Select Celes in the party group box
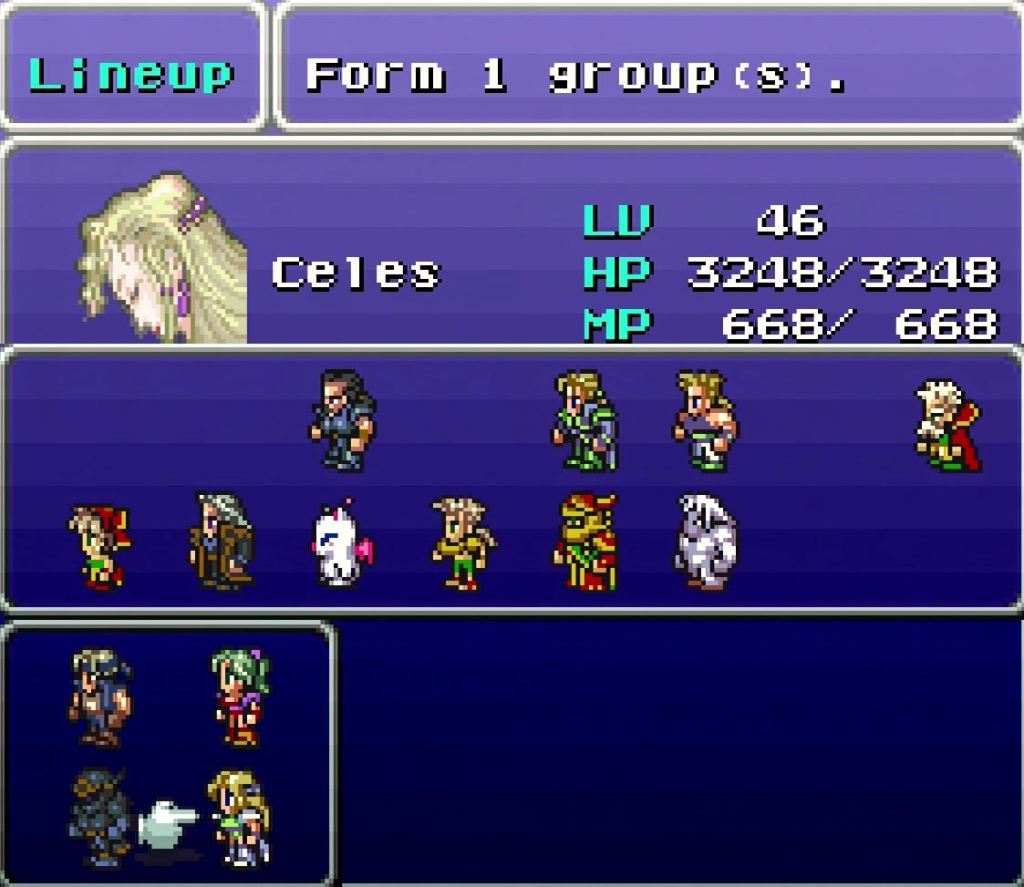Viewport: 1024px width, 887px height. pos(240,816)
